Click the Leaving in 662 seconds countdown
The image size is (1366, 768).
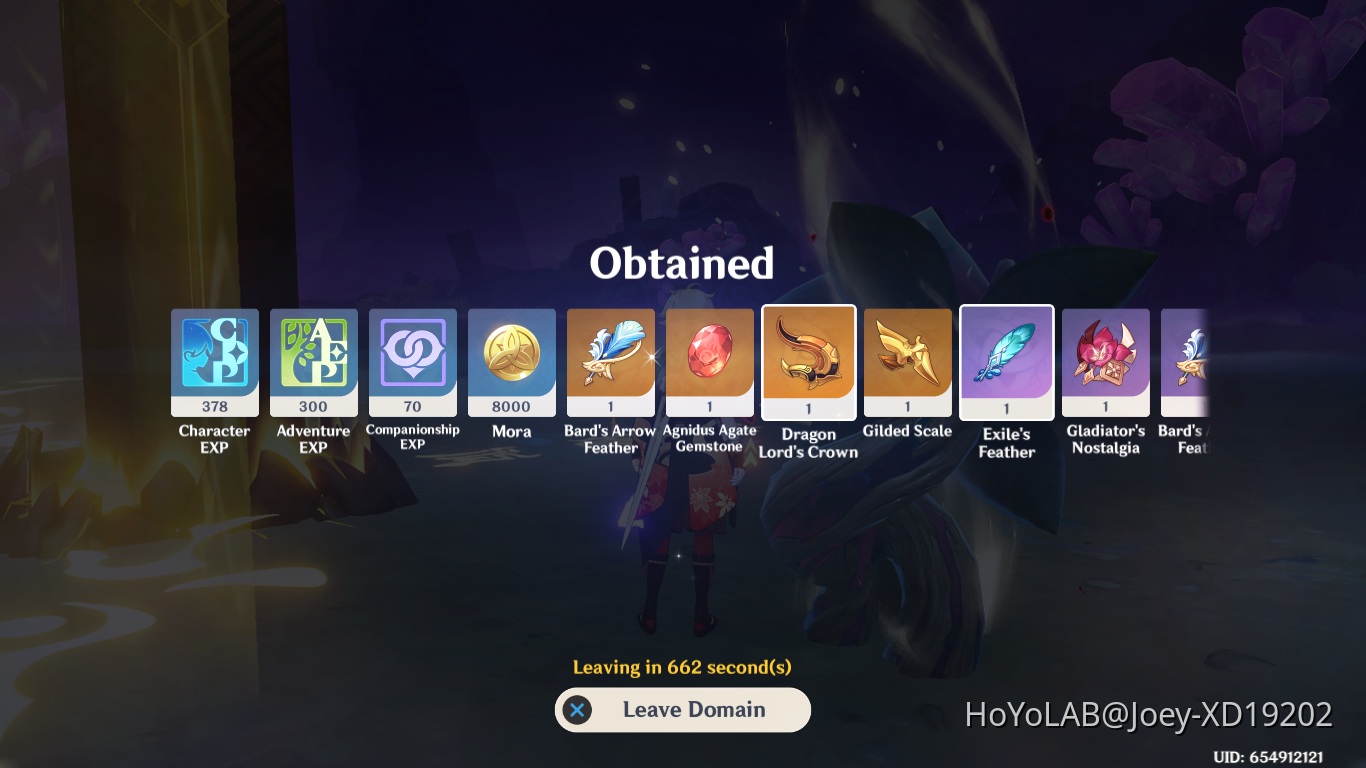point(682,665)
